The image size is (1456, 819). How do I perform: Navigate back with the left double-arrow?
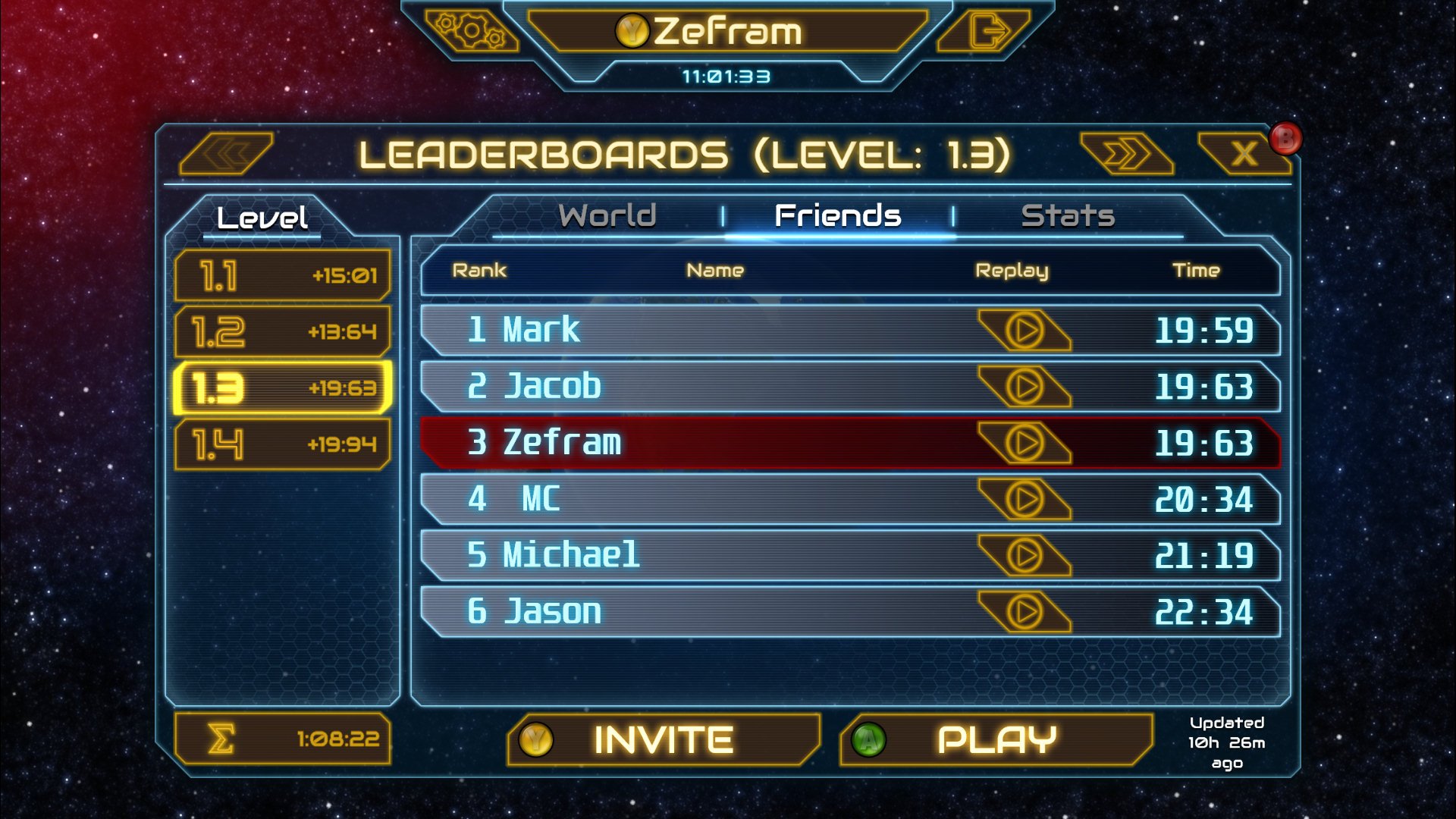pos(229,152)
